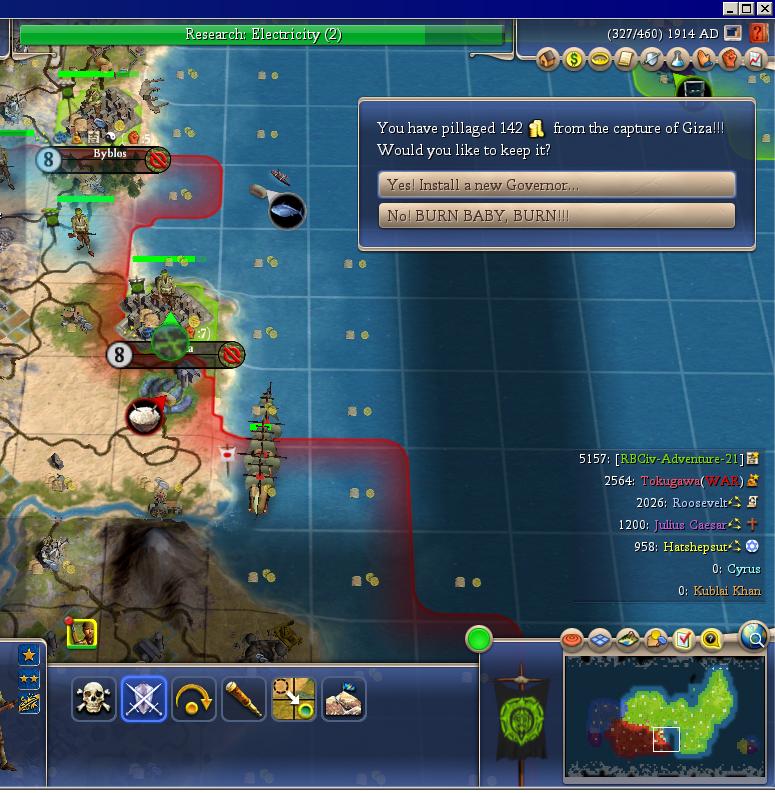Viewport: 775px width, 793px height.
Task: Click the green end turn button
Action: click(x=479, y=638)
